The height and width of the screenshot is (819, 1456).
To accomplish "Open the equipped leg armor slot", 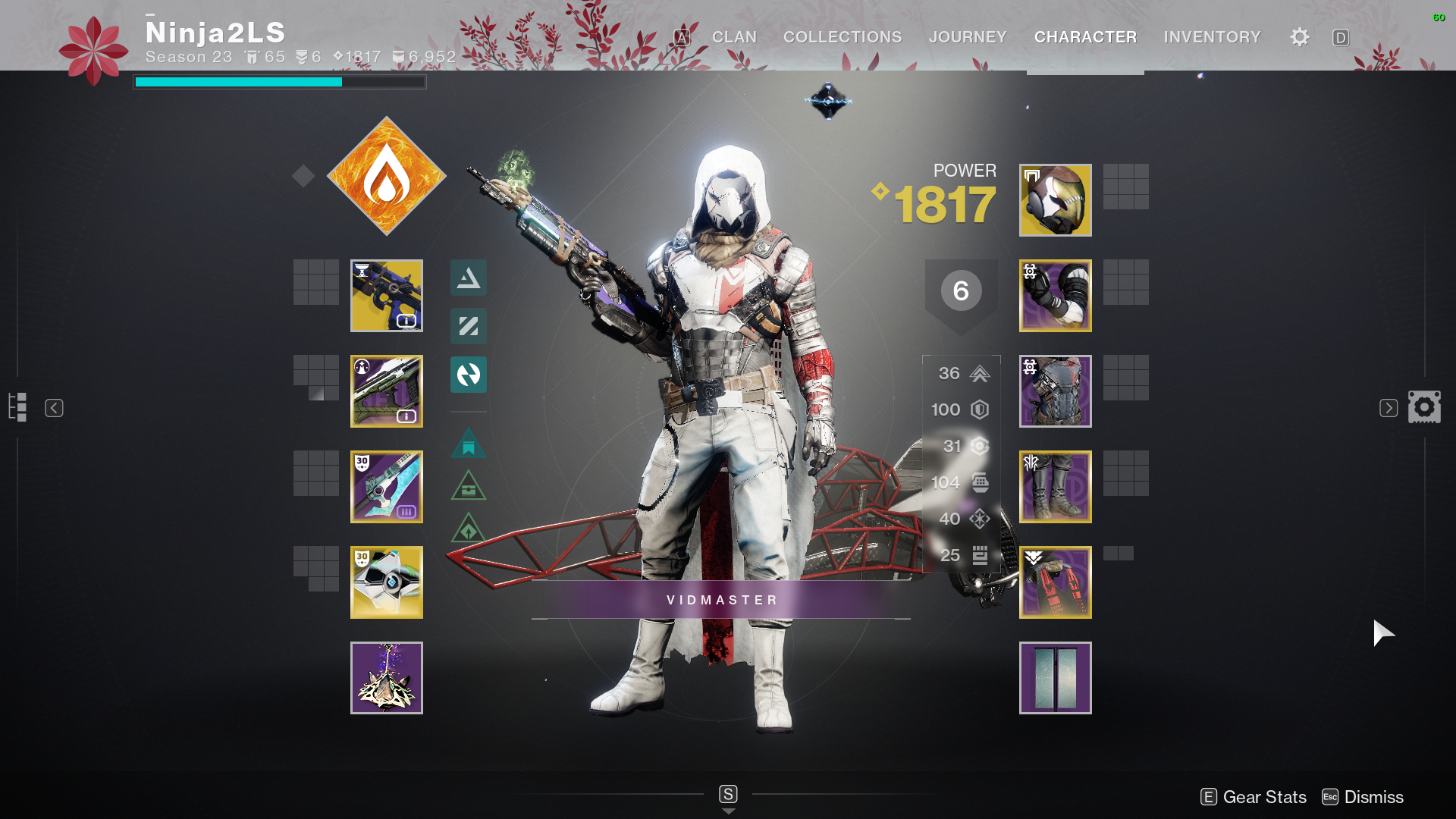I will pos(1055,487).
